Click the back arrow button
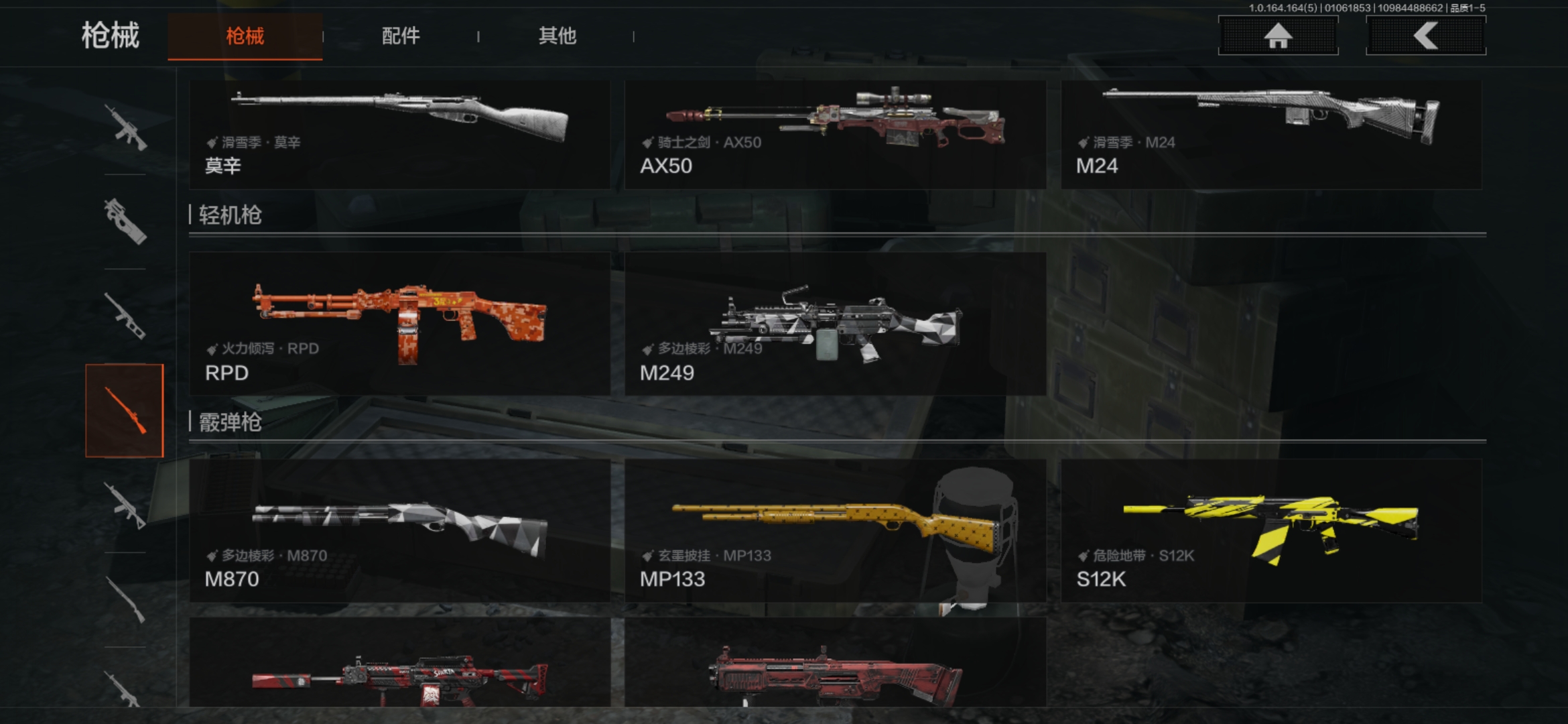Screen dimensions: 1568x724 (1425, 36)
